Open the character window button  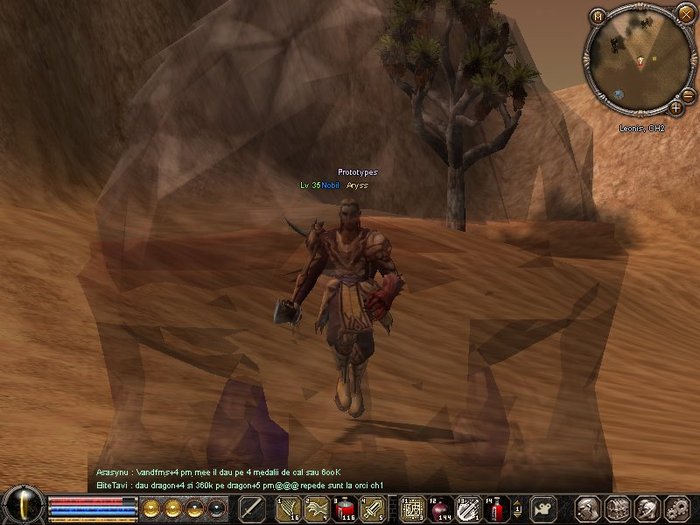click(x=588, y=508)
